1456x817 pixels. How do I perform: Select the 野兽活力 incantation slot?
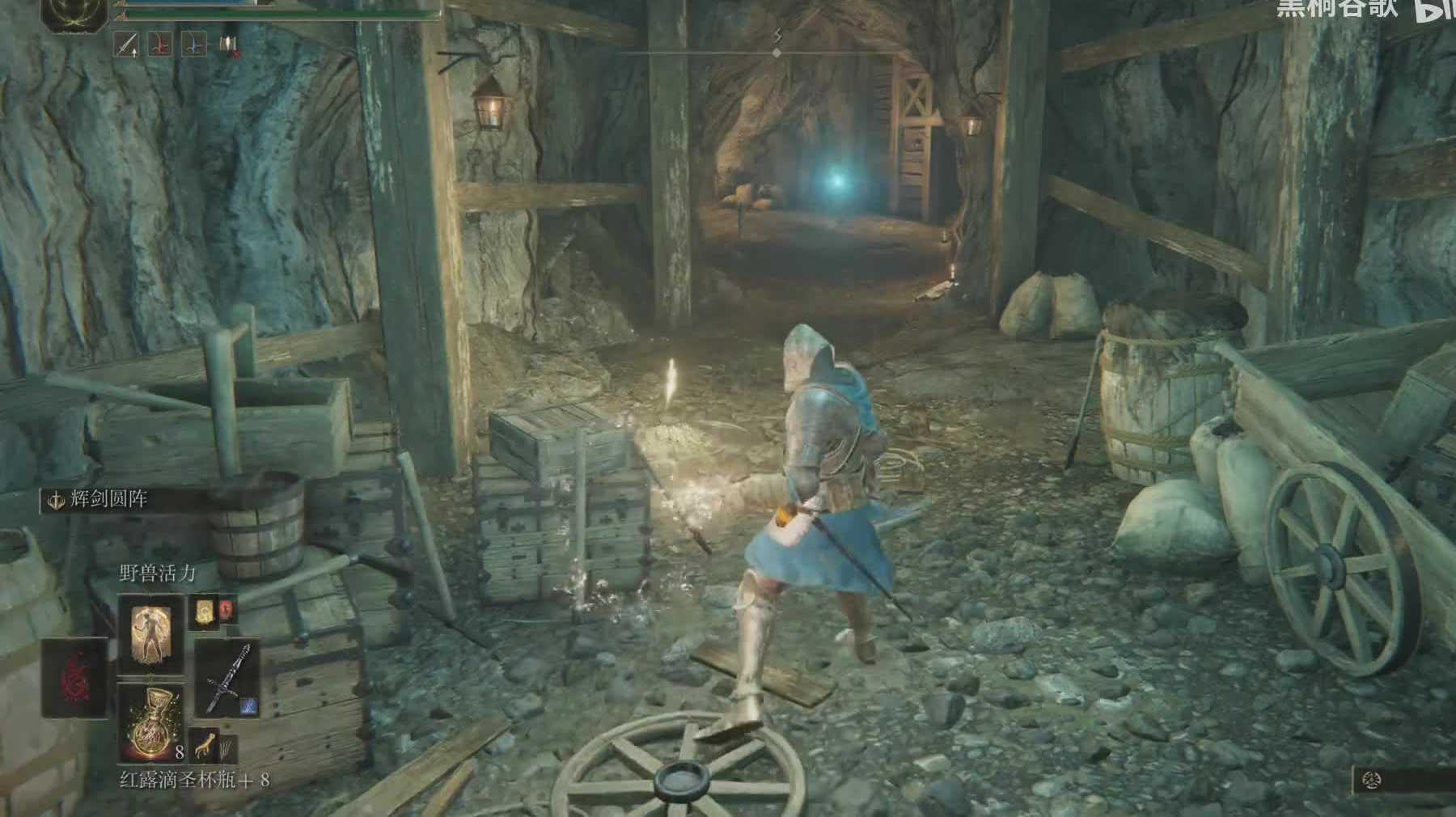[x=150, y=634]
